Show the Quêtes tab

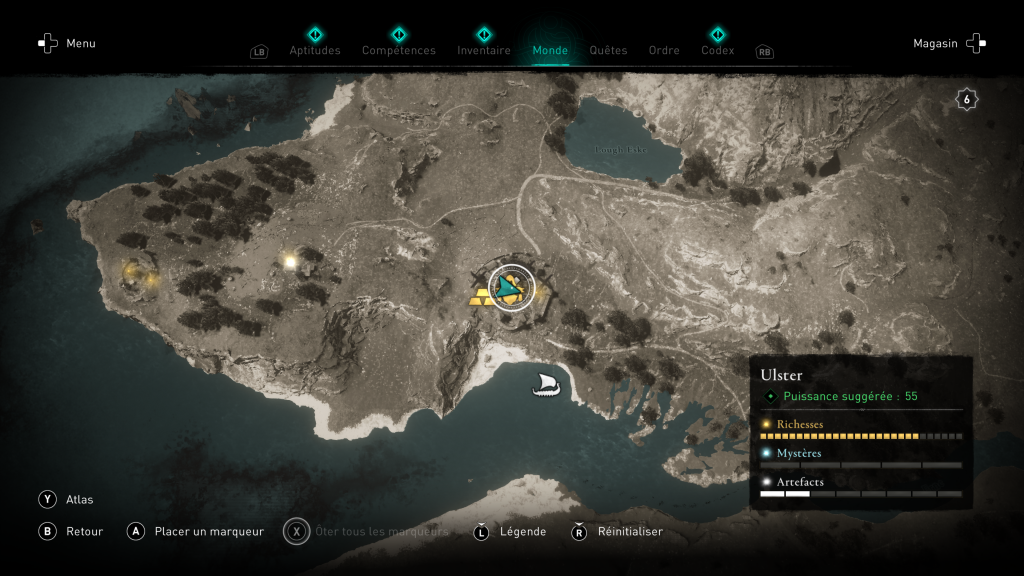coord(608,50)
